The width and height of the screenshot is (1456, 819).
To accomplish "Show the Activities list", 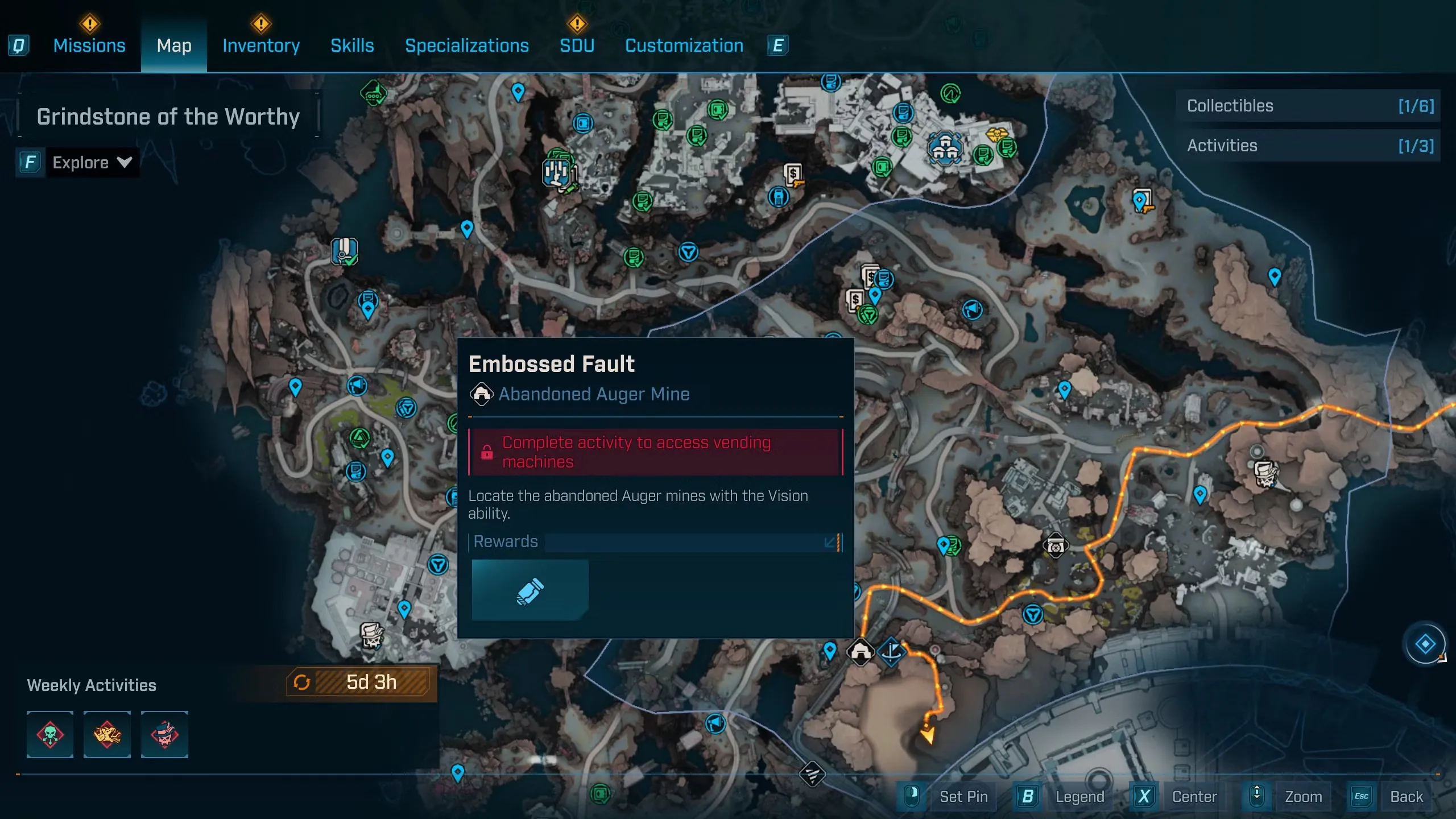I will pyautogui.click(x=1308, y=146).
